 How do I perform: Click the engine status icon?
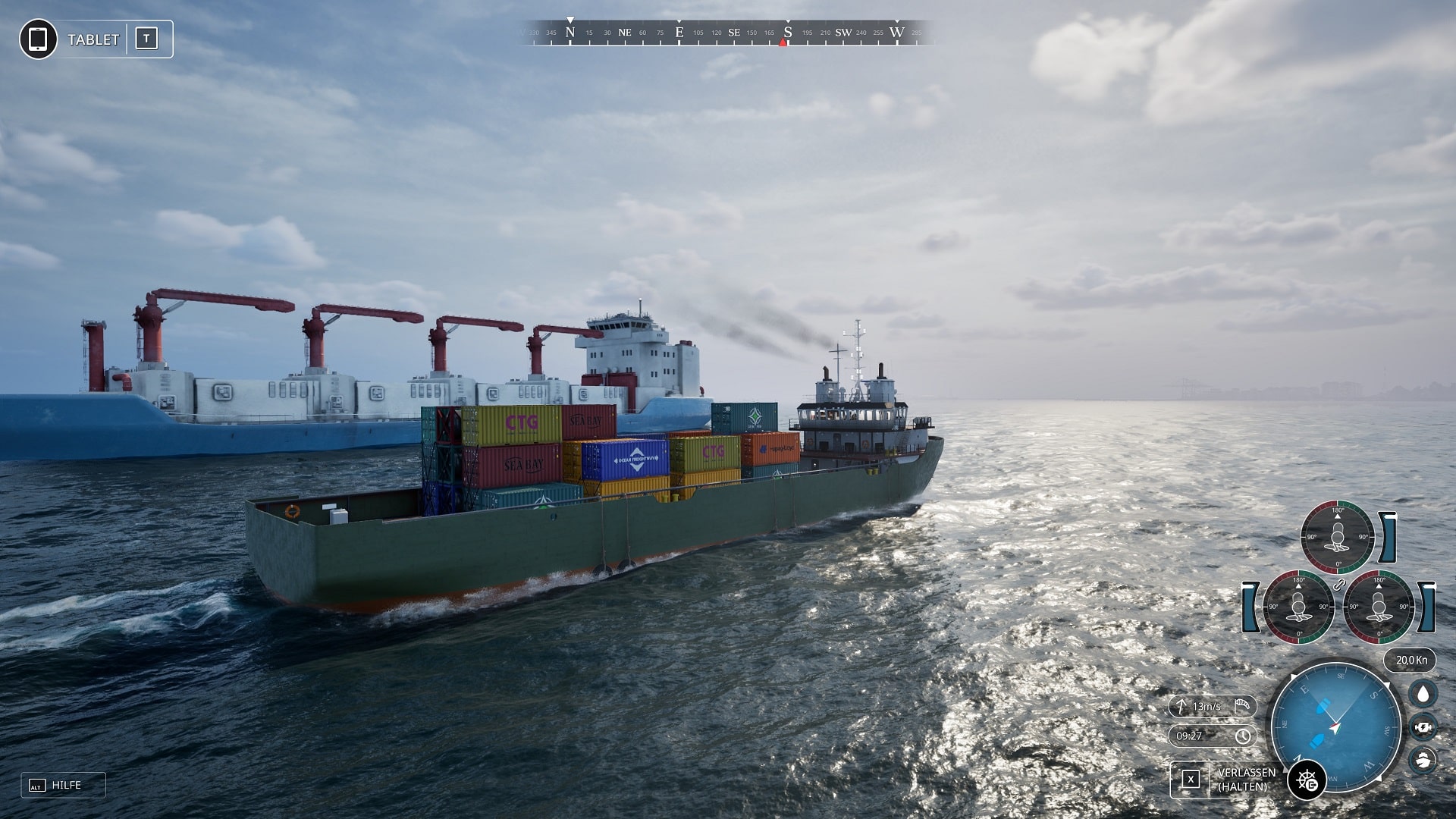tap(1423, 727)
